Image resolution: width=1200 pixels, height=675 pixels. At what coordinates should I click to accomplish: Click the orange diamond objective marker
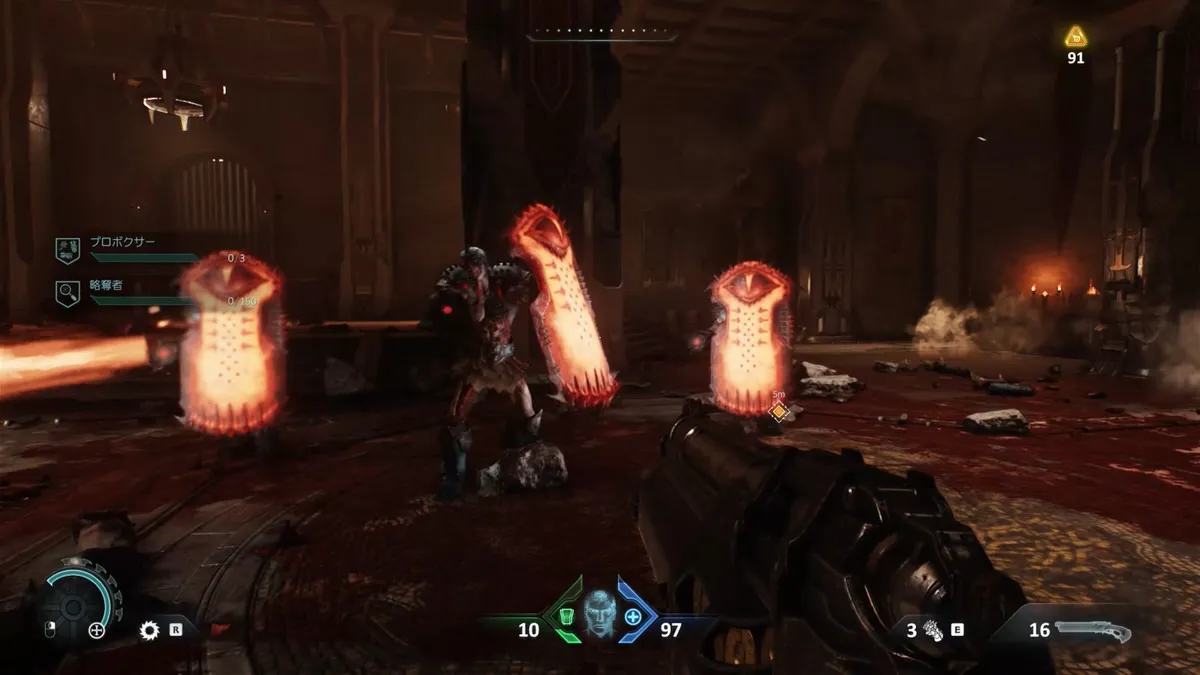778,411
